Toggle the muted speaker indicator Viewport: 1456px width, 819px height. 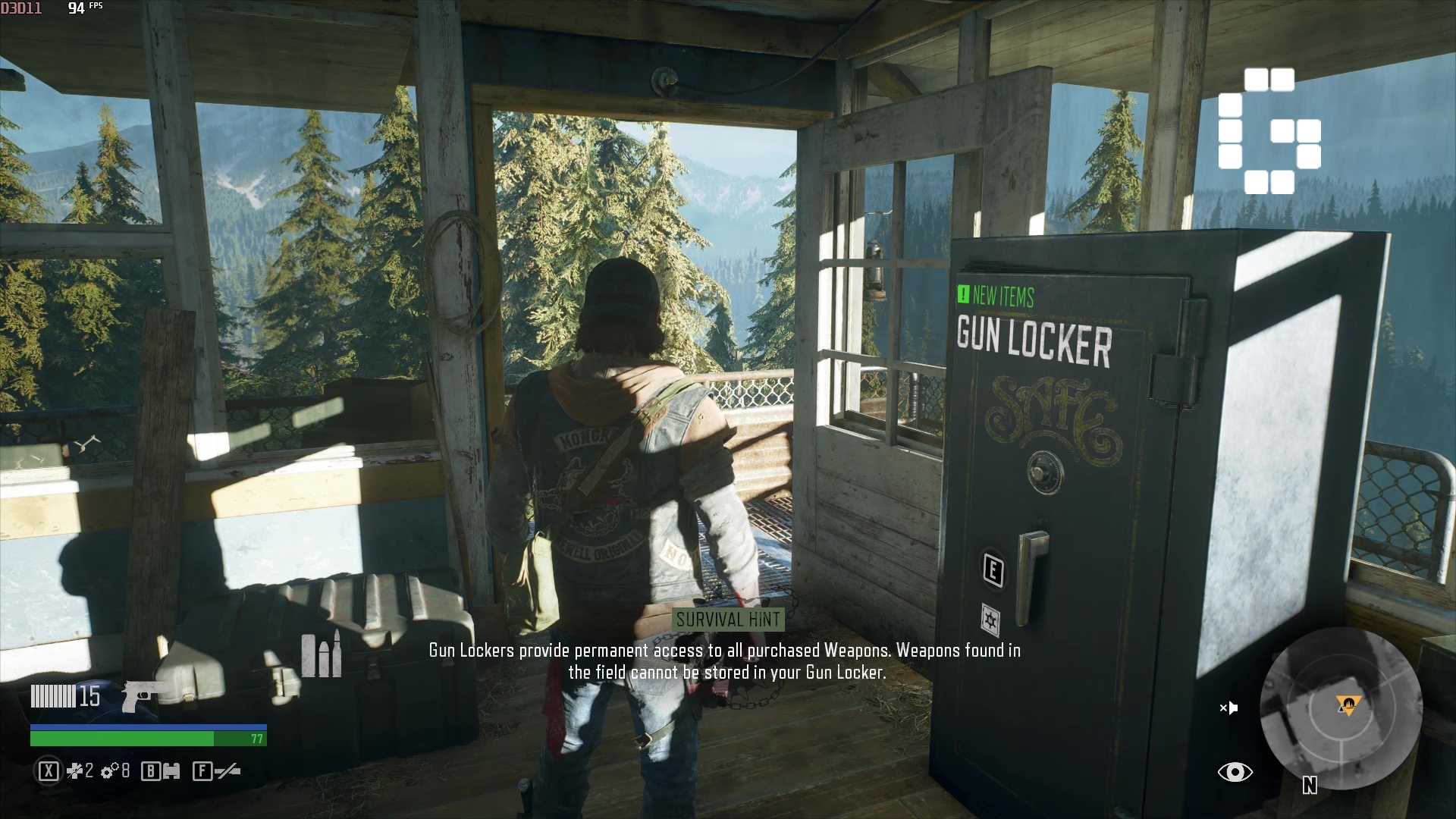(x=1228, y=708)
